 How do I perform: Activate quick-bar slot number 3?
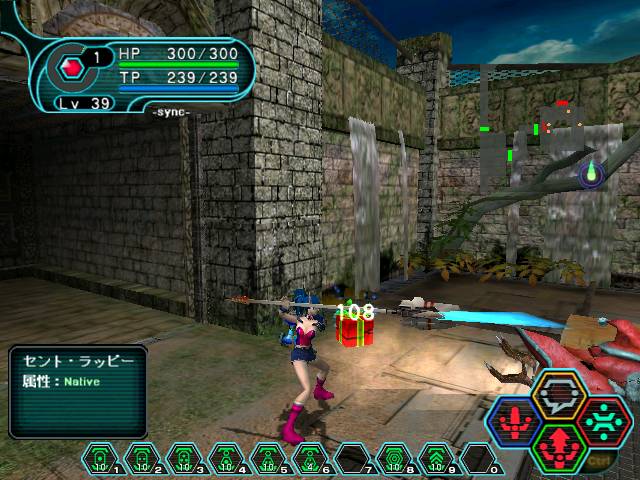tap(182, 457)
